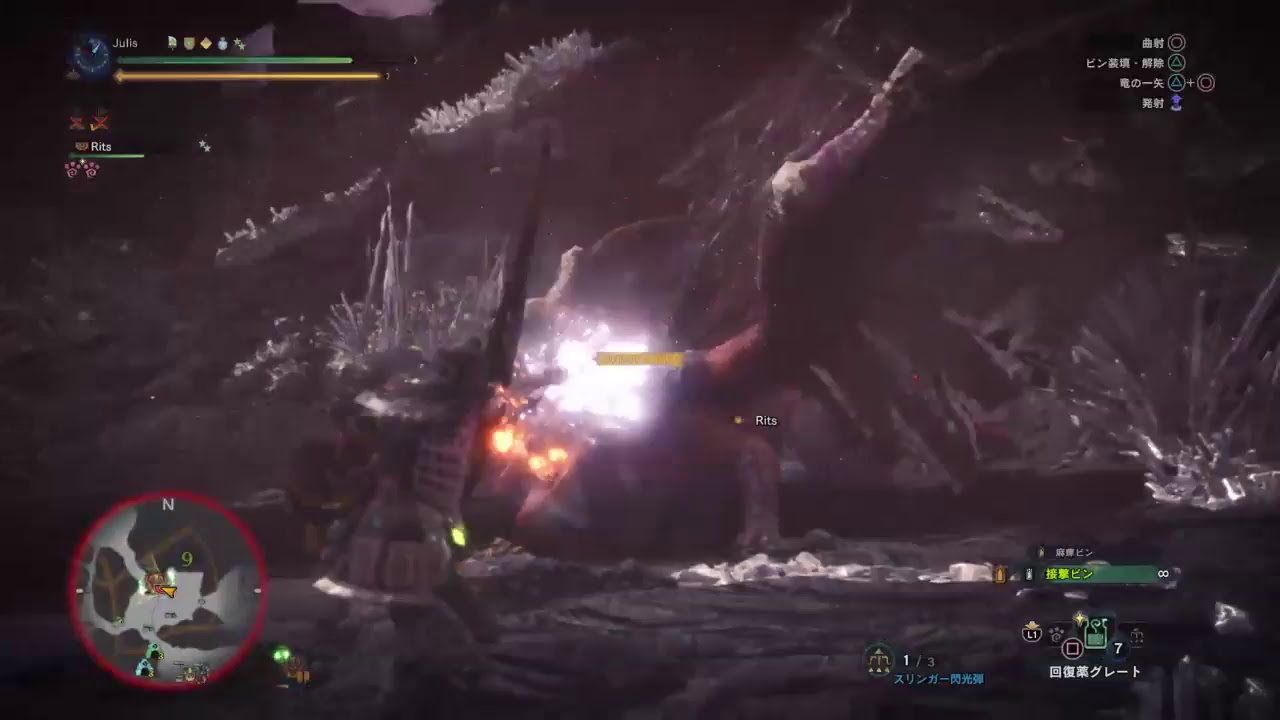
Task: Select the 回復薬グレート item slot
Action: pyautogui.click(x=1098, y=636)
